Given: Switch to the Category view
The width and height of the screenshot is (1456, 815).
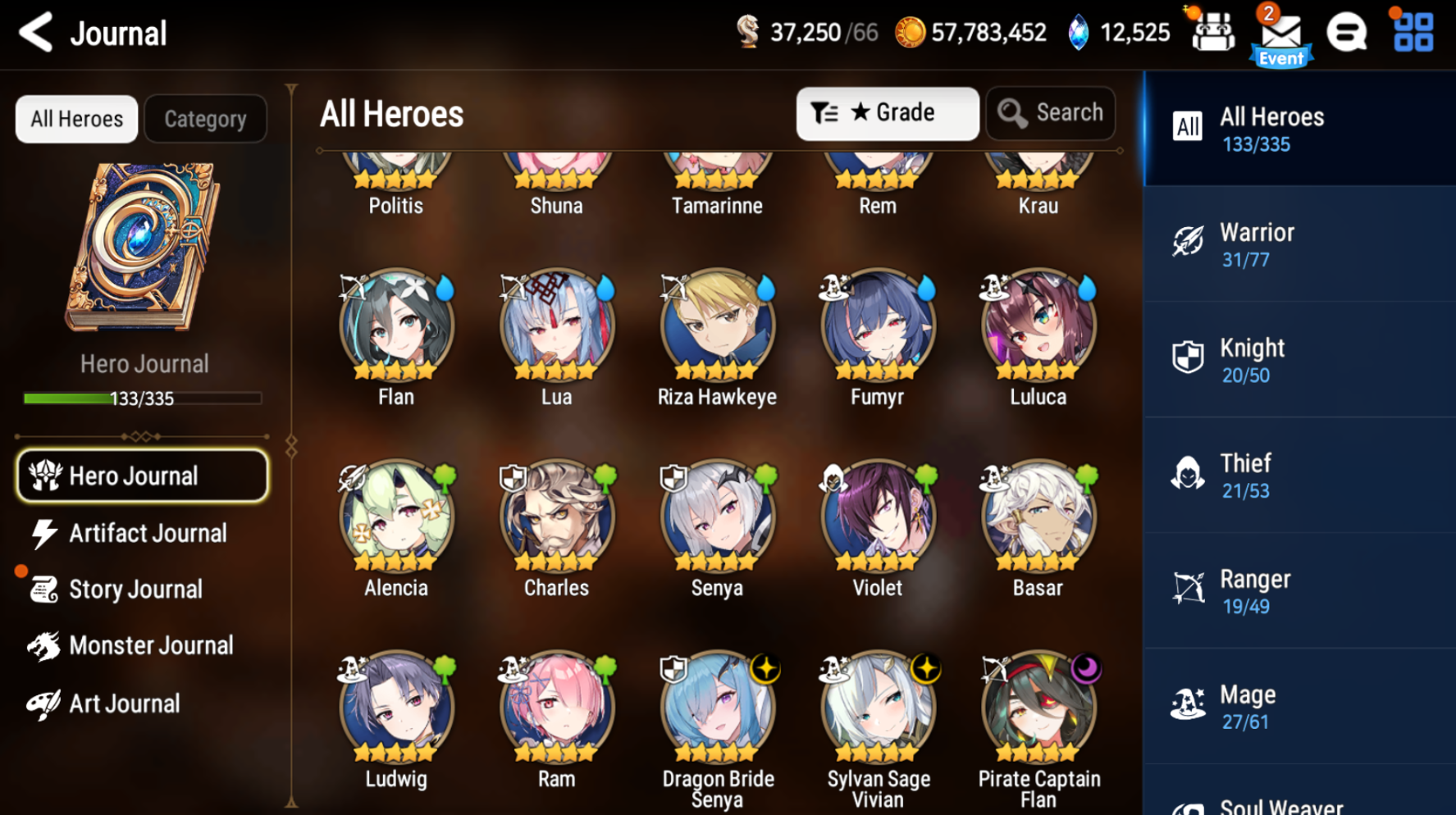Looking at the screenshot, I should [205, 118].
